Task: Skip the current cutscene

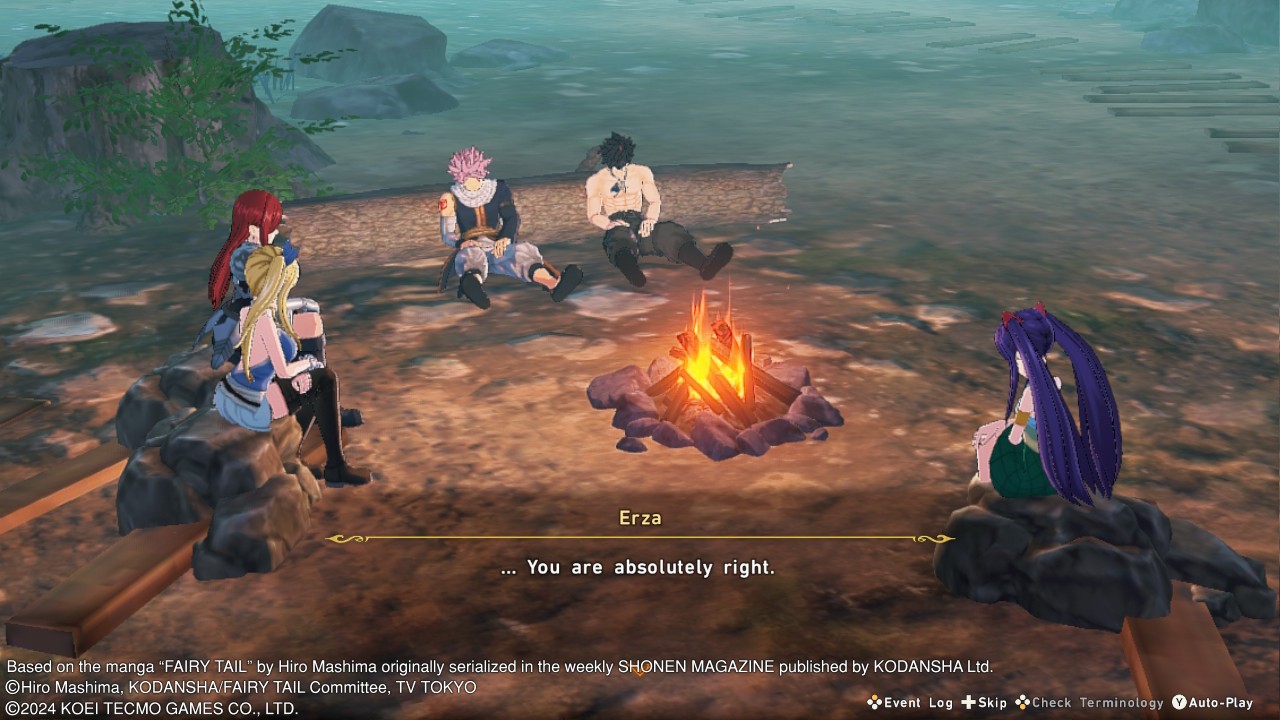Action: click(984, 703)
